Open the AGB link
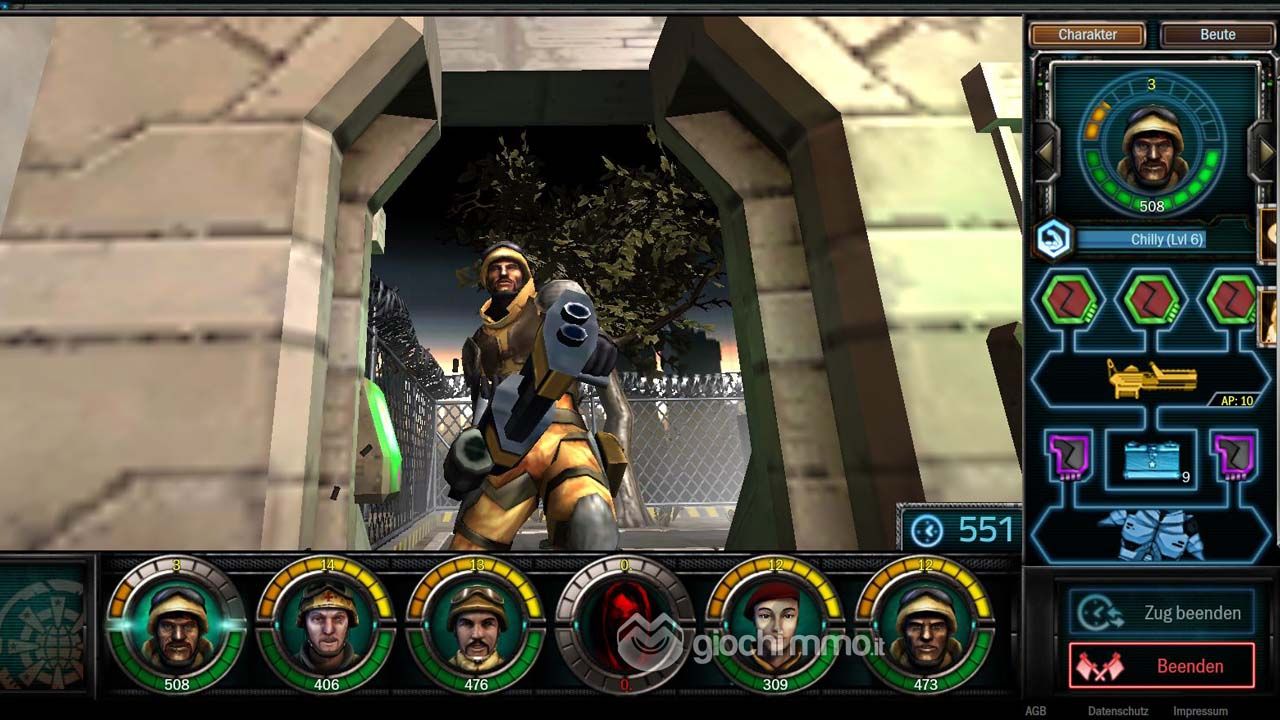 [1035, 711]
